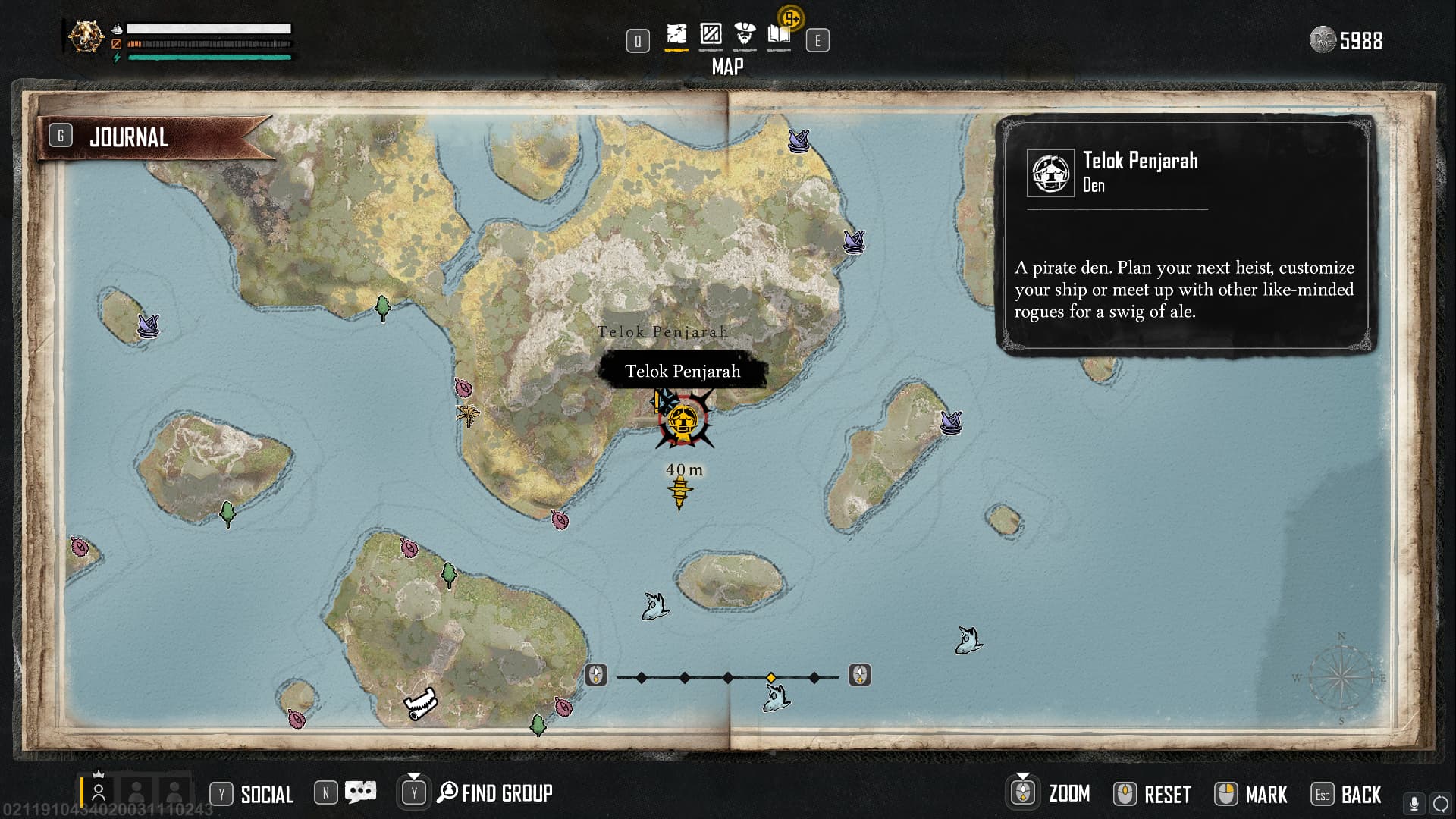Select the Telok Penjarah den marker
Image resolution: width=1456 pixels, height=819 pixels.
click(x=683, y=419)
